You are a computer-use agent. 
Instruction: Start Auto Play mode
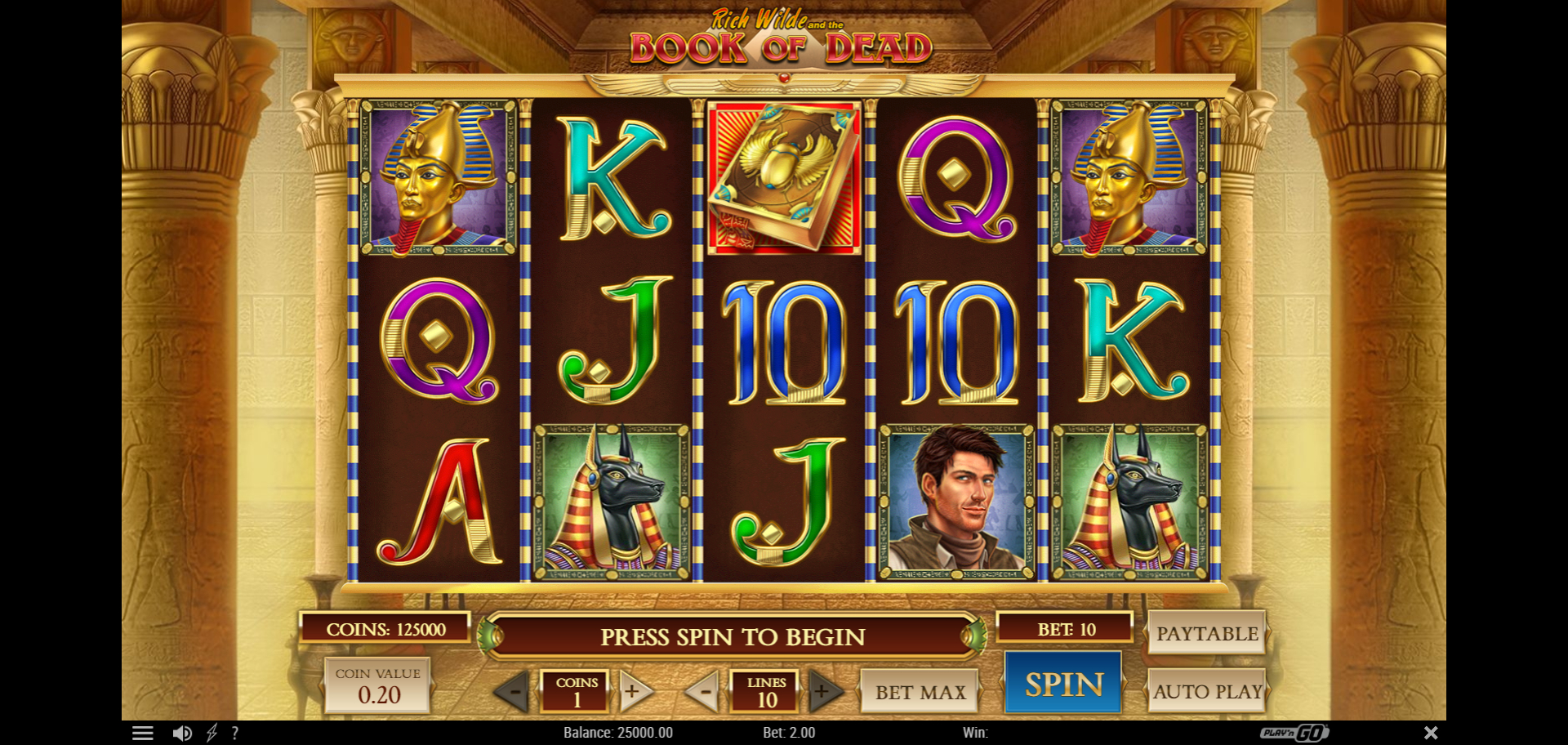tap(1207, 691)
